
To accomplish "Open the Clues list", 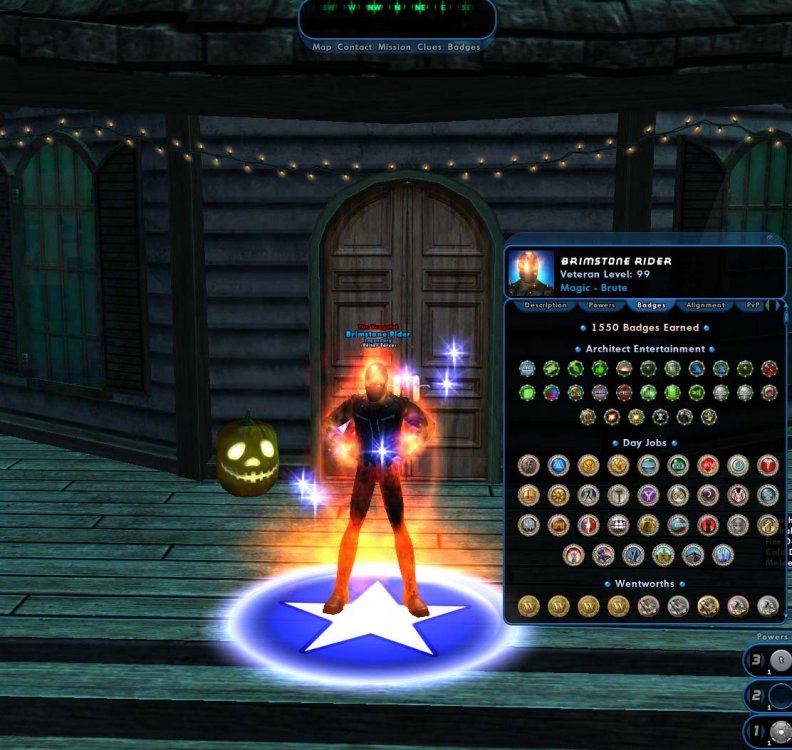I will [x=429, y=47].
